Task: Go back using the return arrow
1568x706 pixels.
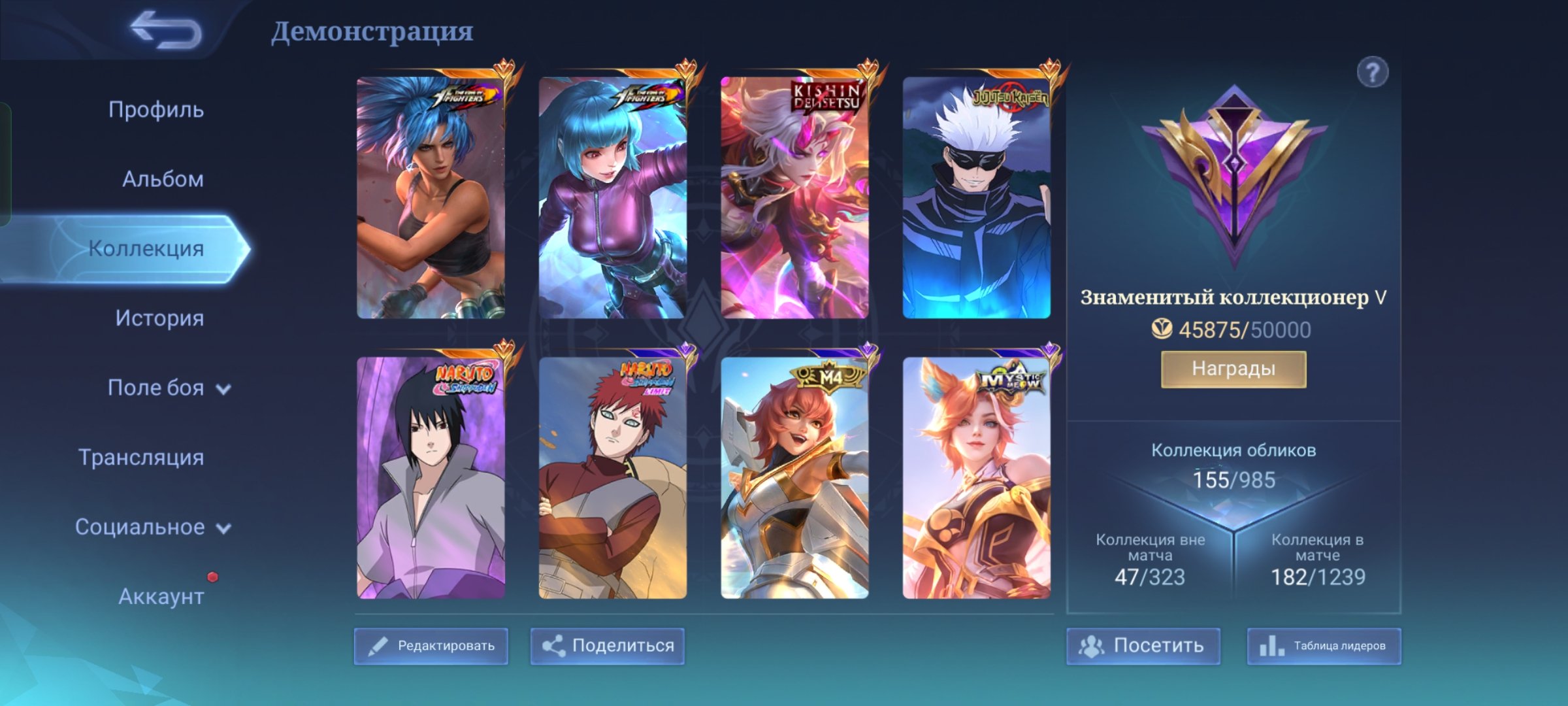Action: [x=166, y=31]
